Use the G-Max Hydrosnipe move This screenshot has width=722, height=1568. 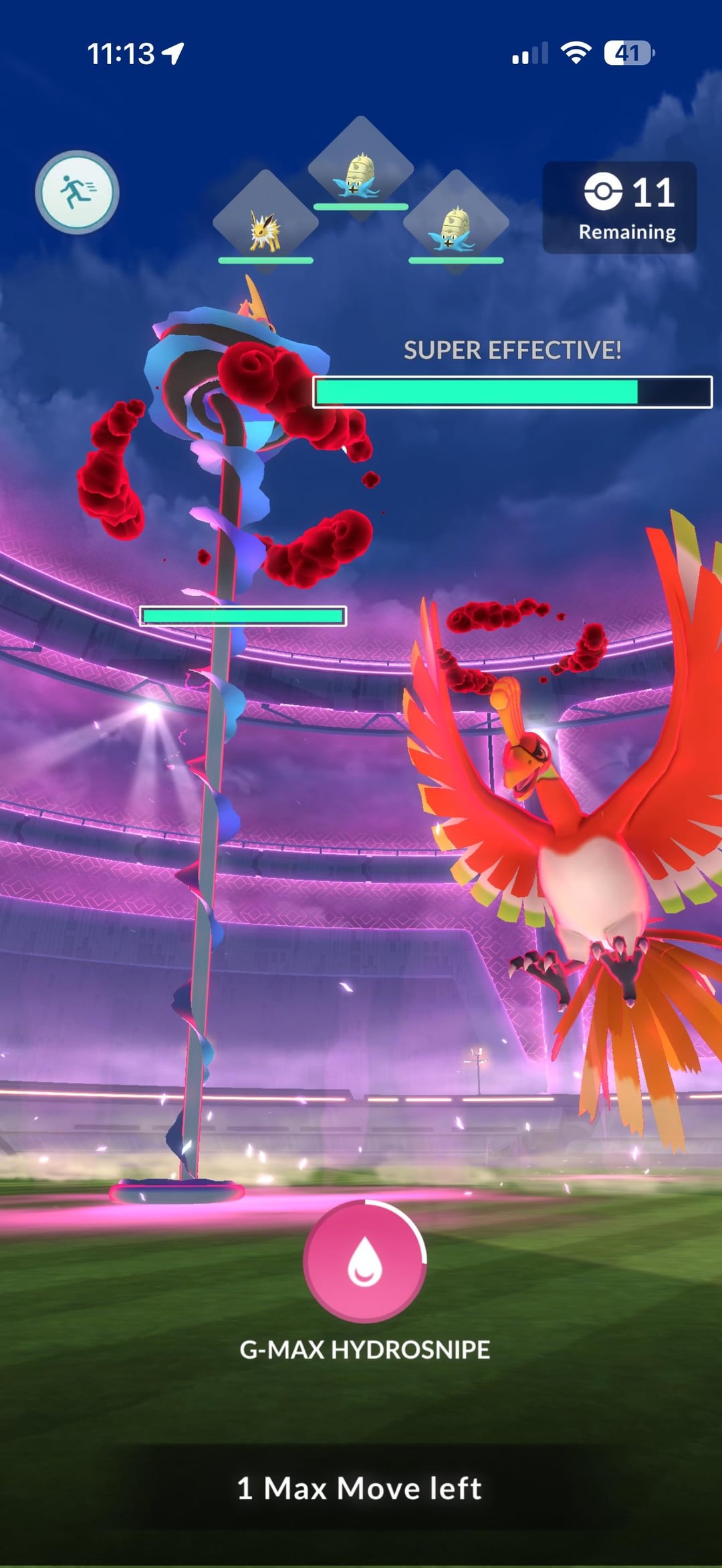[x=364, y=1261]
